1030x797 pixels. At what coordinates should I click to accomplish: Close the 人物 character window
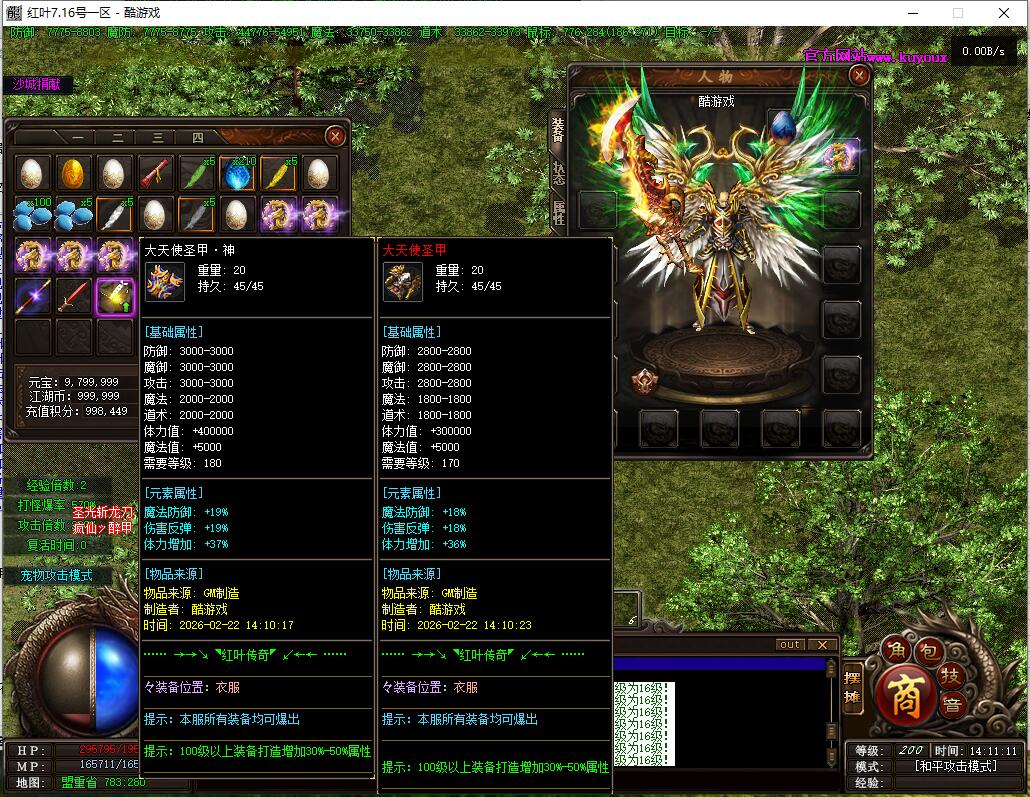coord(859,75)
